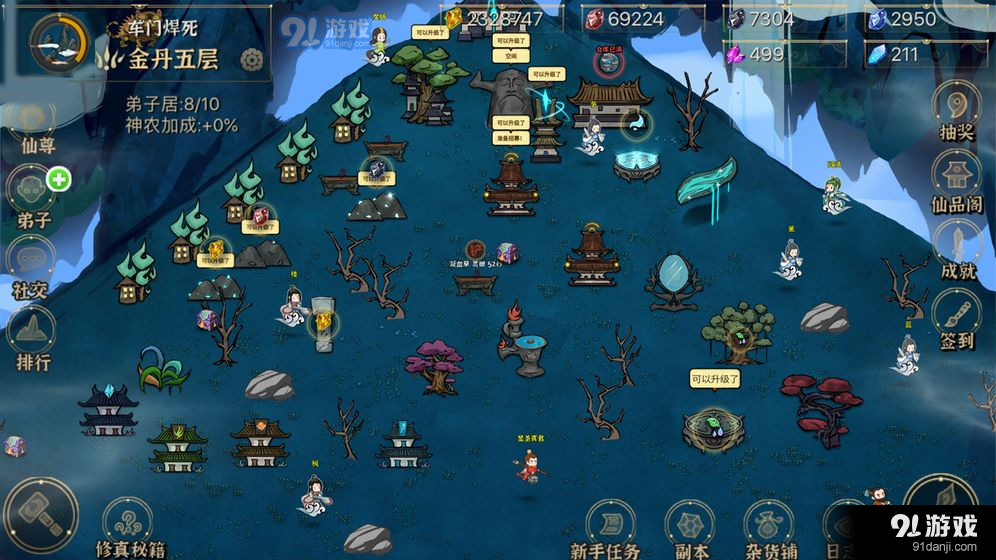Tap the upgrade bubble above the nest
The width and height of the screenshot is (996, 560).
click(x=712, y=379)
